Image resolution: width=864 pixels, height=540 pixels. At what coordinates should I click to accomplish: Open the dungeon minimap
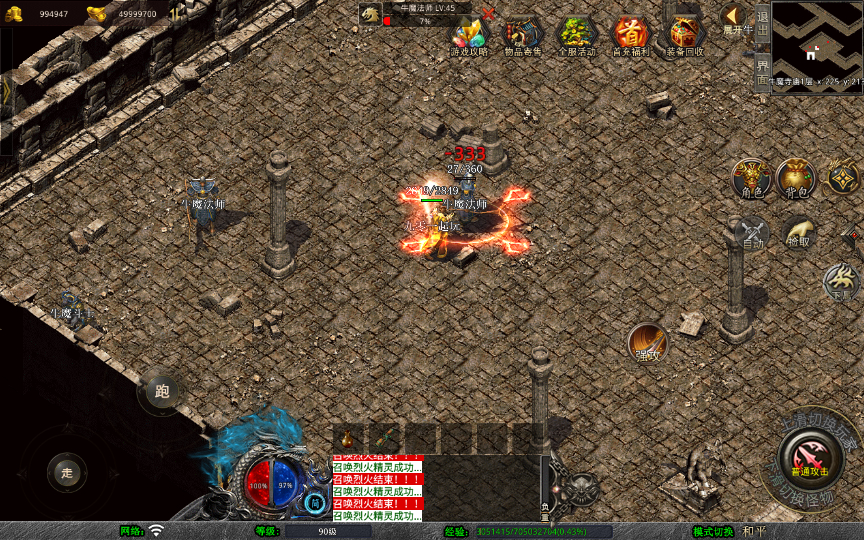coord(817,46)
